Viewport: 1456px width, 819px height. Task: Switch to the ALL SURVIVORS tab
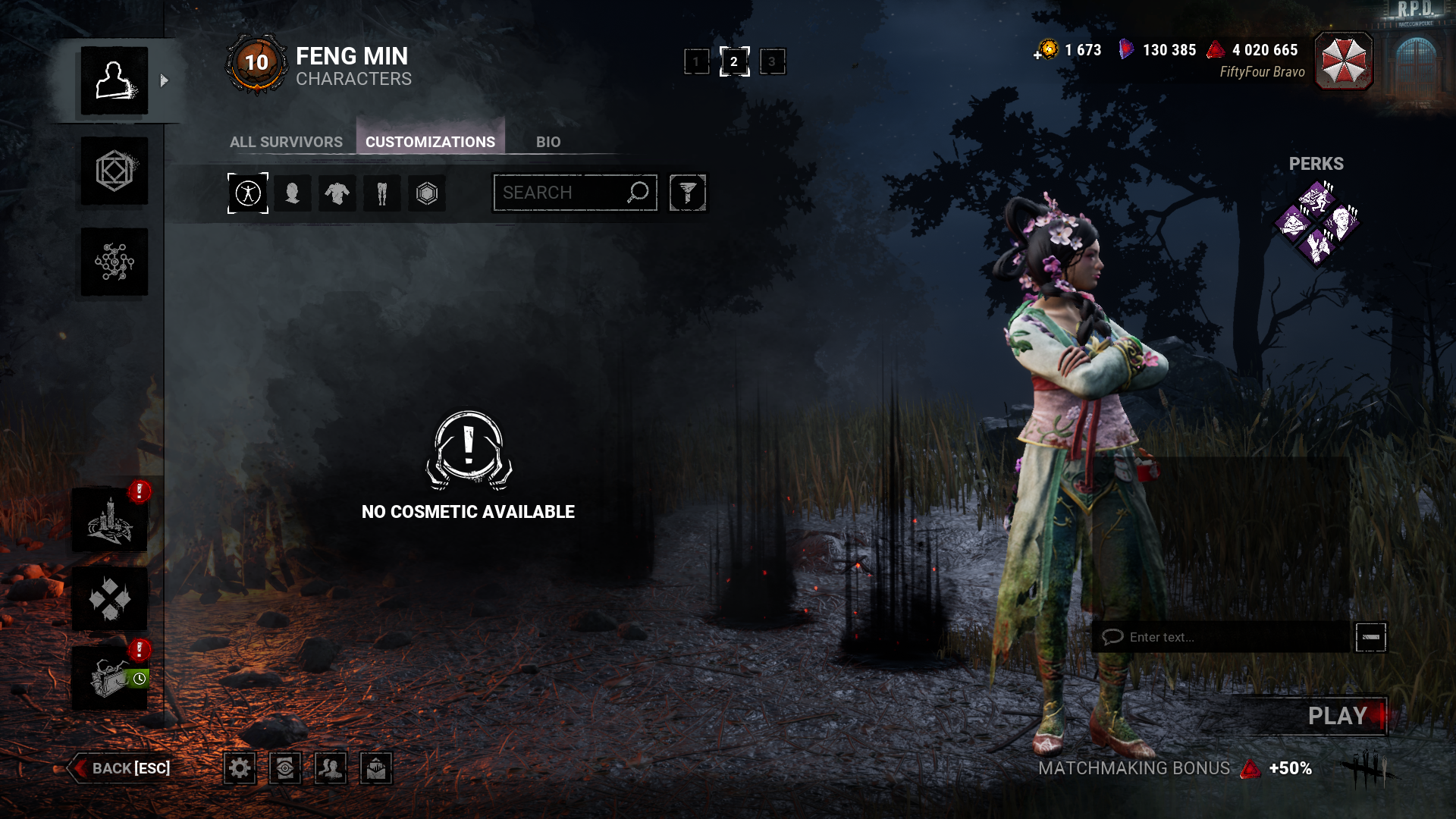[x=286, y=142]
